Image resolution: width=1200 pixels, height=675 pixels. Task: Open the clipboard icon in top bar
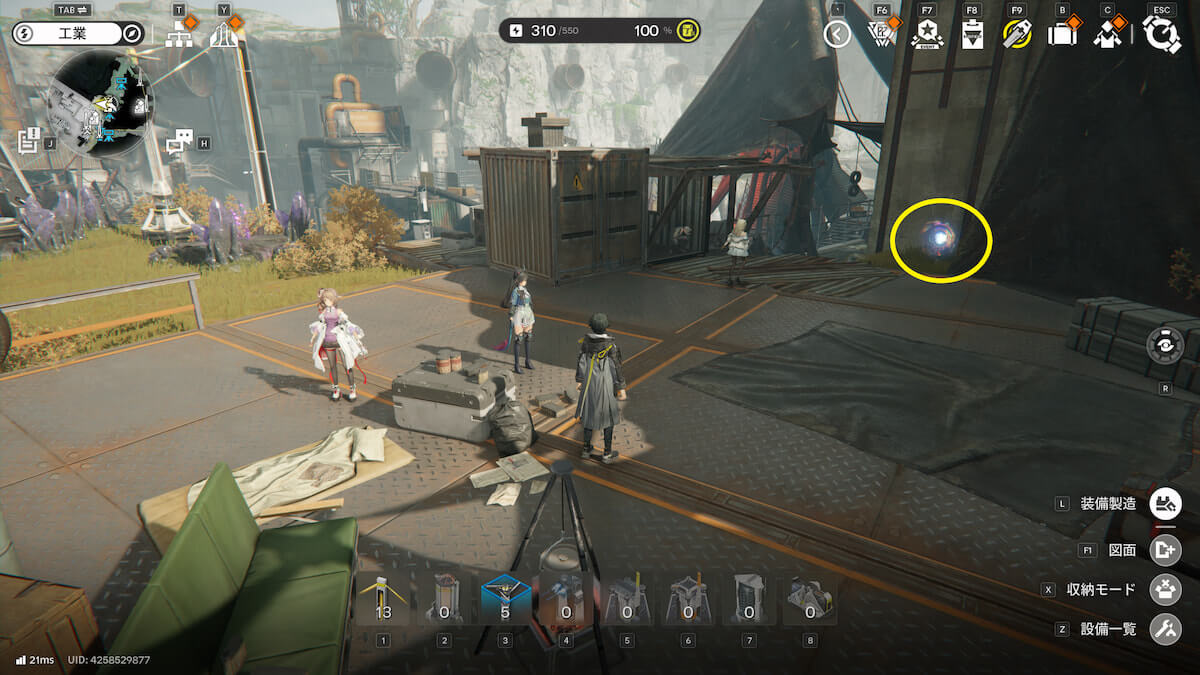click(972, 35)
